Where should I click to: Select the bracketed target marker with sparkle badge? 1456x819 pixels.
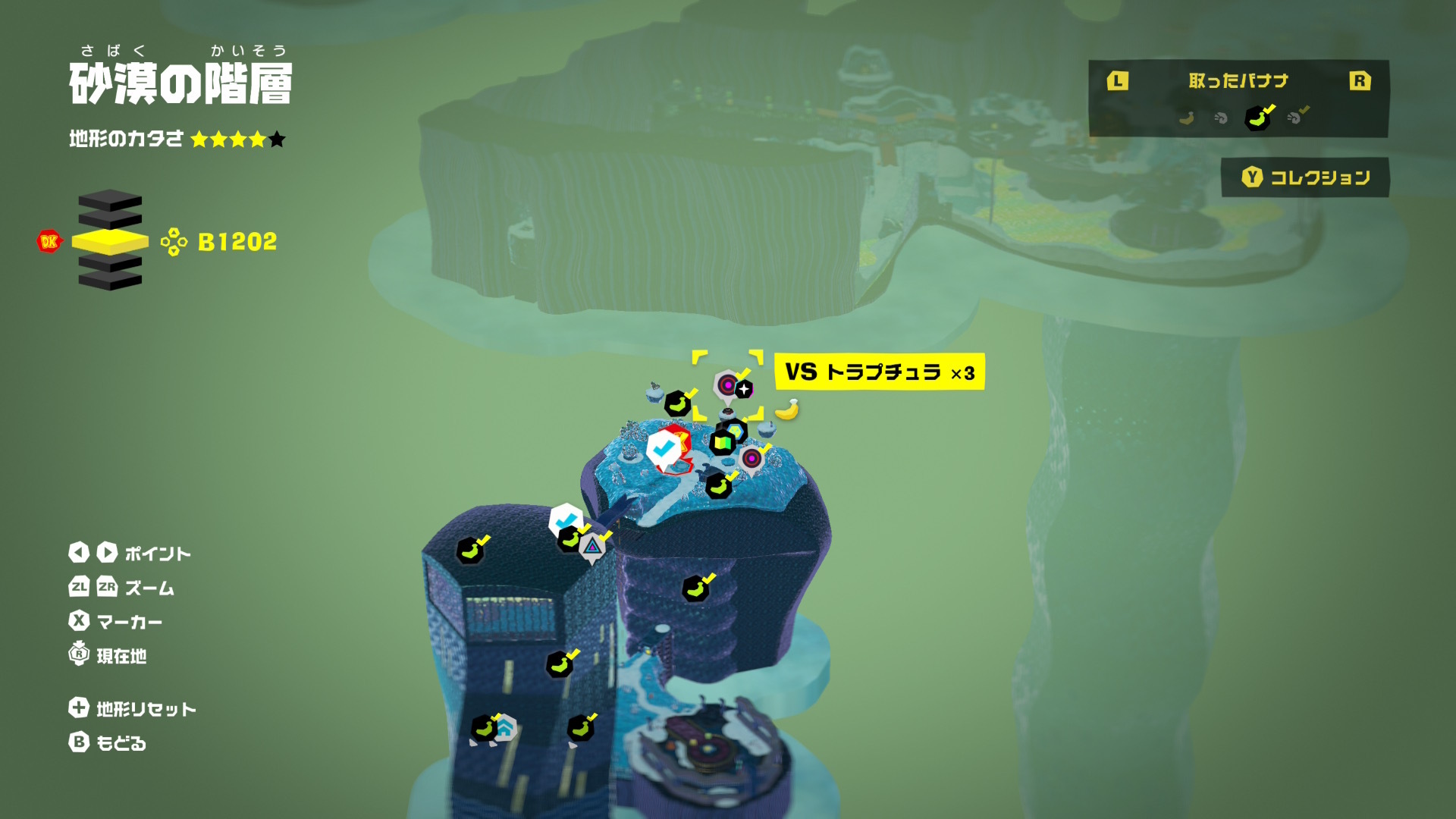pyautogui.click(x=728, y=386)
